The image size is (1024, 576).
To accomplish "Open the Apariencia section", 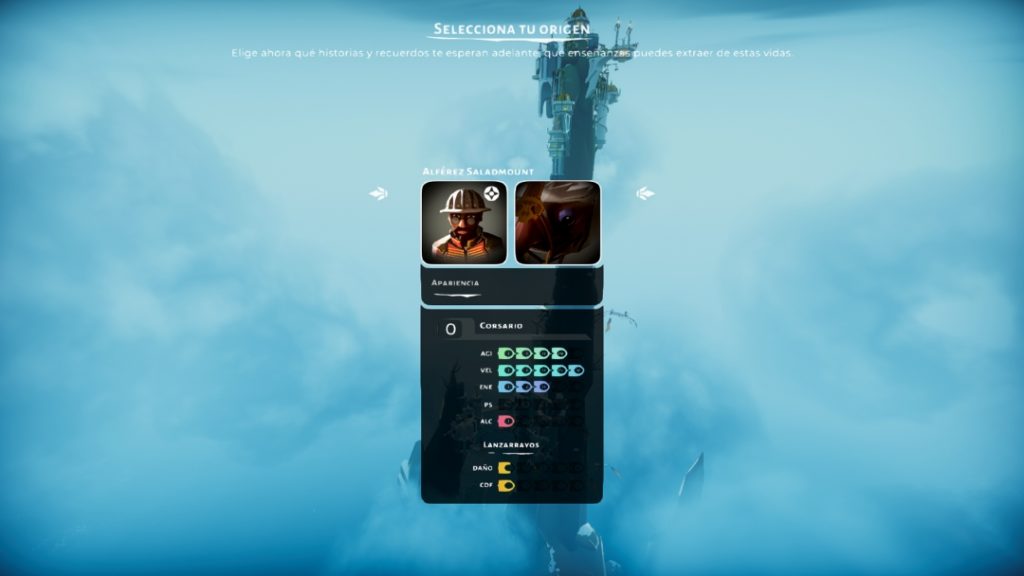I will coord(456,283).
